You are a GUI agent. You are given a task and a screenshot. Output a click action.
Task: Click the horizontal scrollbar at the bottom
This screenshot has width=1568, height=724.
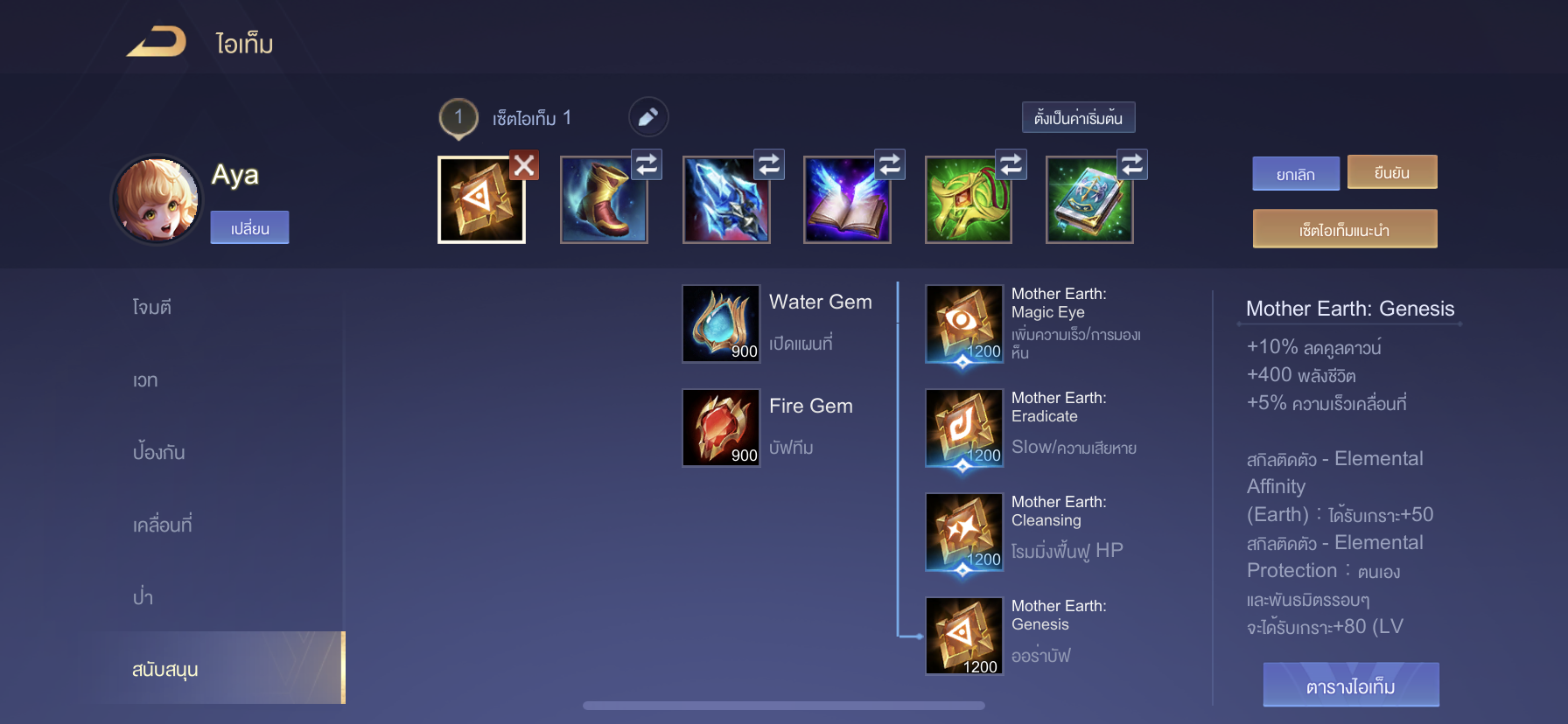coord(783,705)
